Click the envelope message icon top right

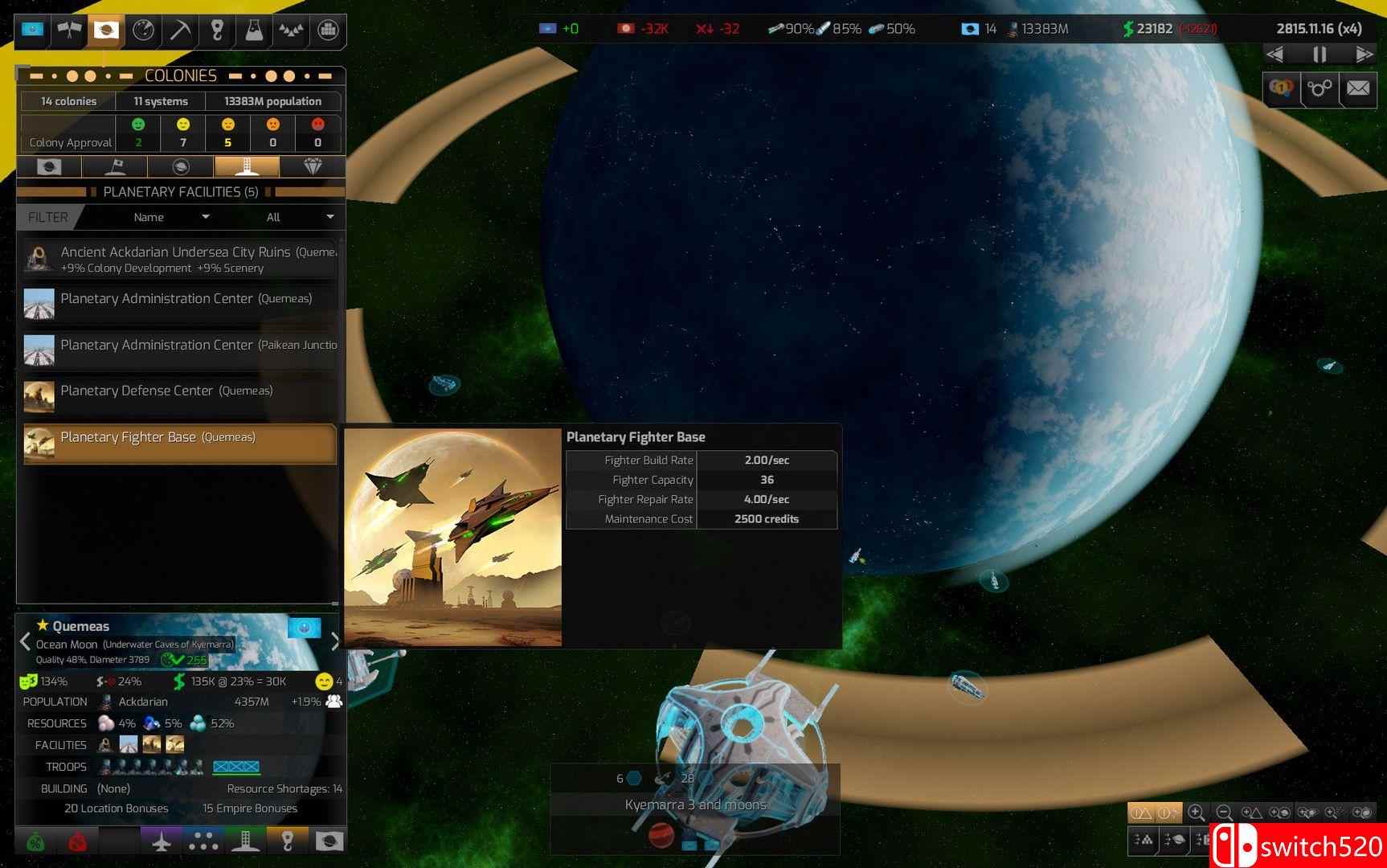point(1359,88)
